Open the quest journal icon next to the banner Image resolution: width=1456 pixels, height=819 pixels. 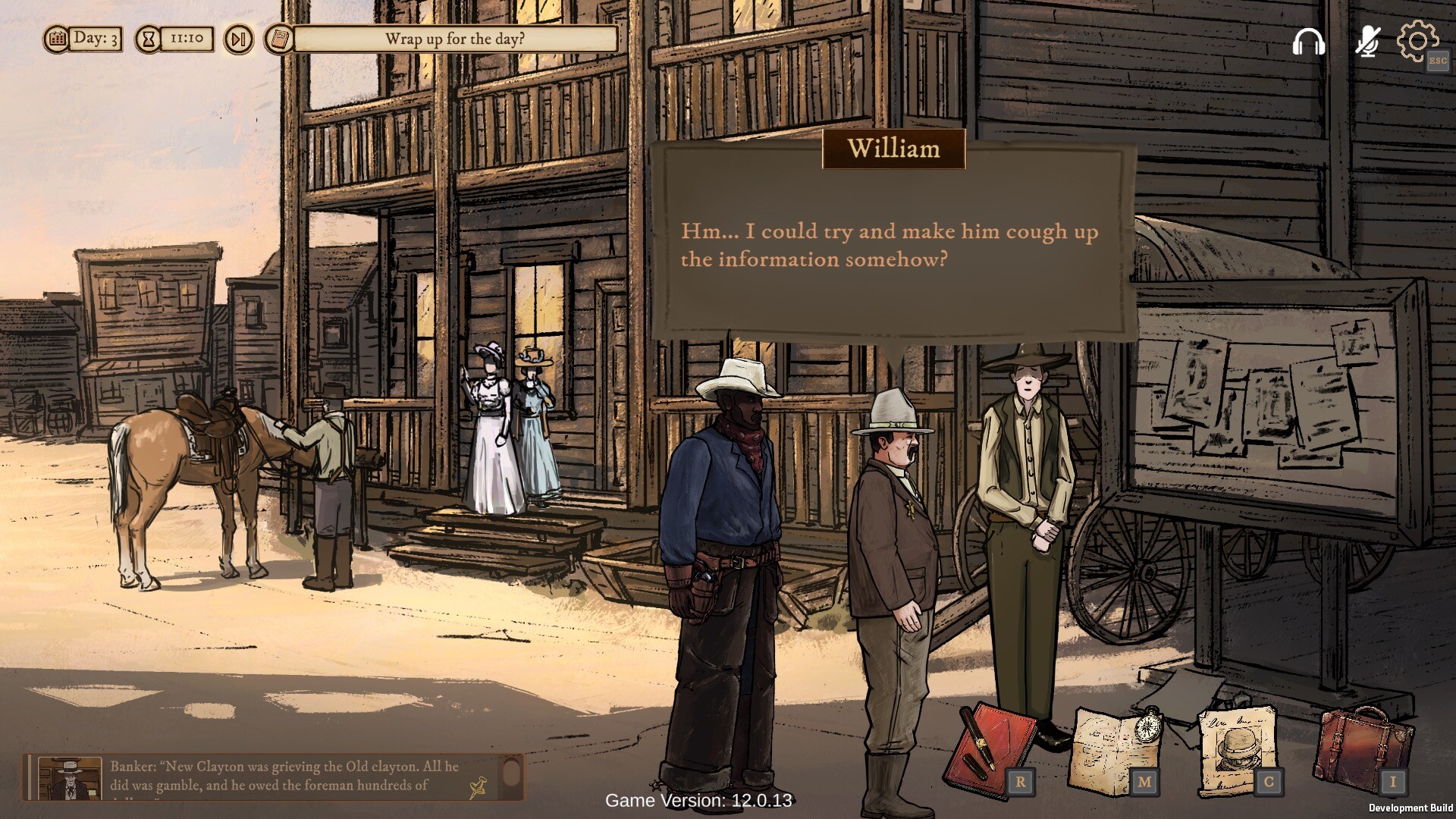tap(278, 39)
